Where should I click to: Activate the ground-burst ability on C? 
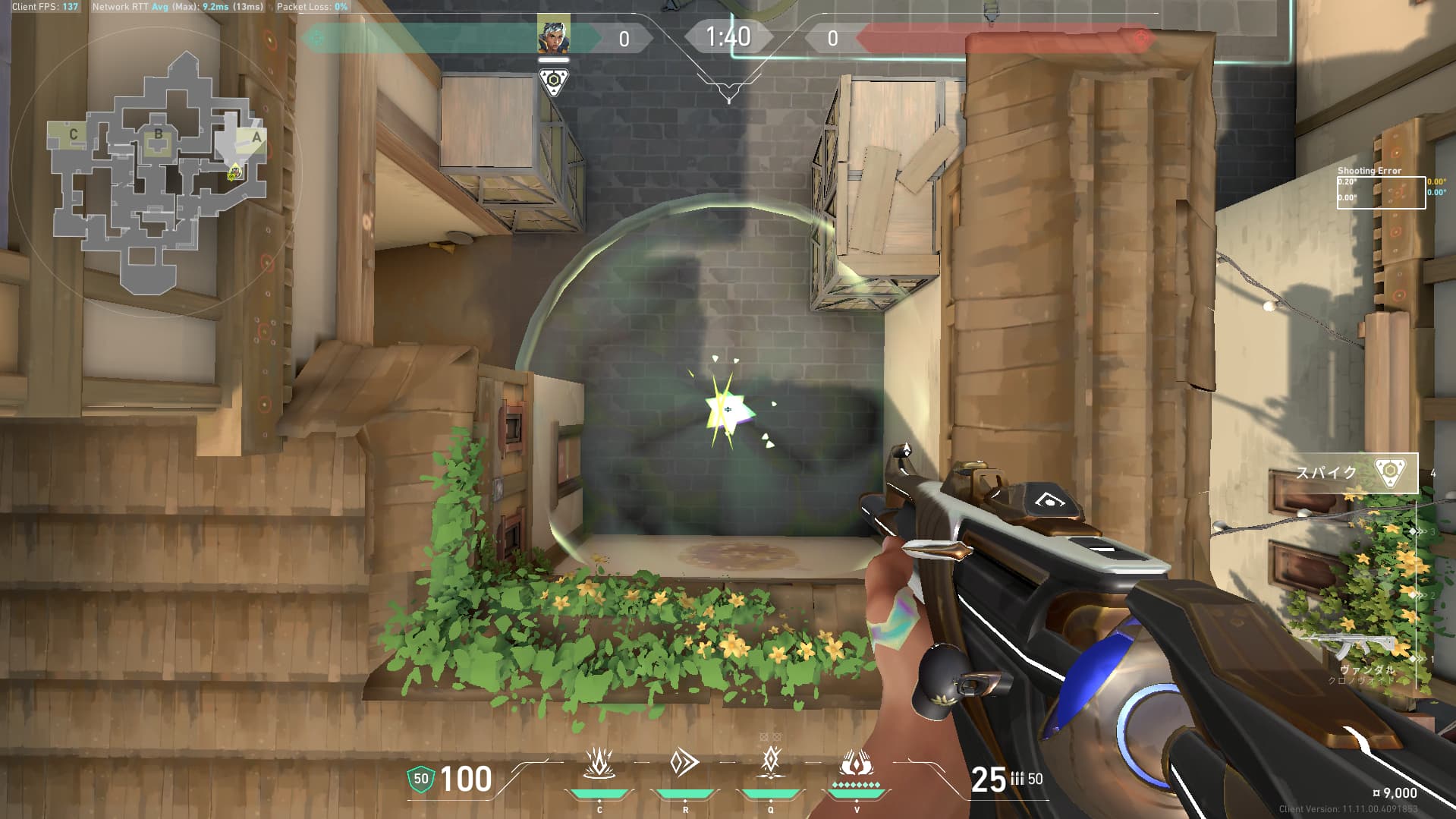coord(599,763)
